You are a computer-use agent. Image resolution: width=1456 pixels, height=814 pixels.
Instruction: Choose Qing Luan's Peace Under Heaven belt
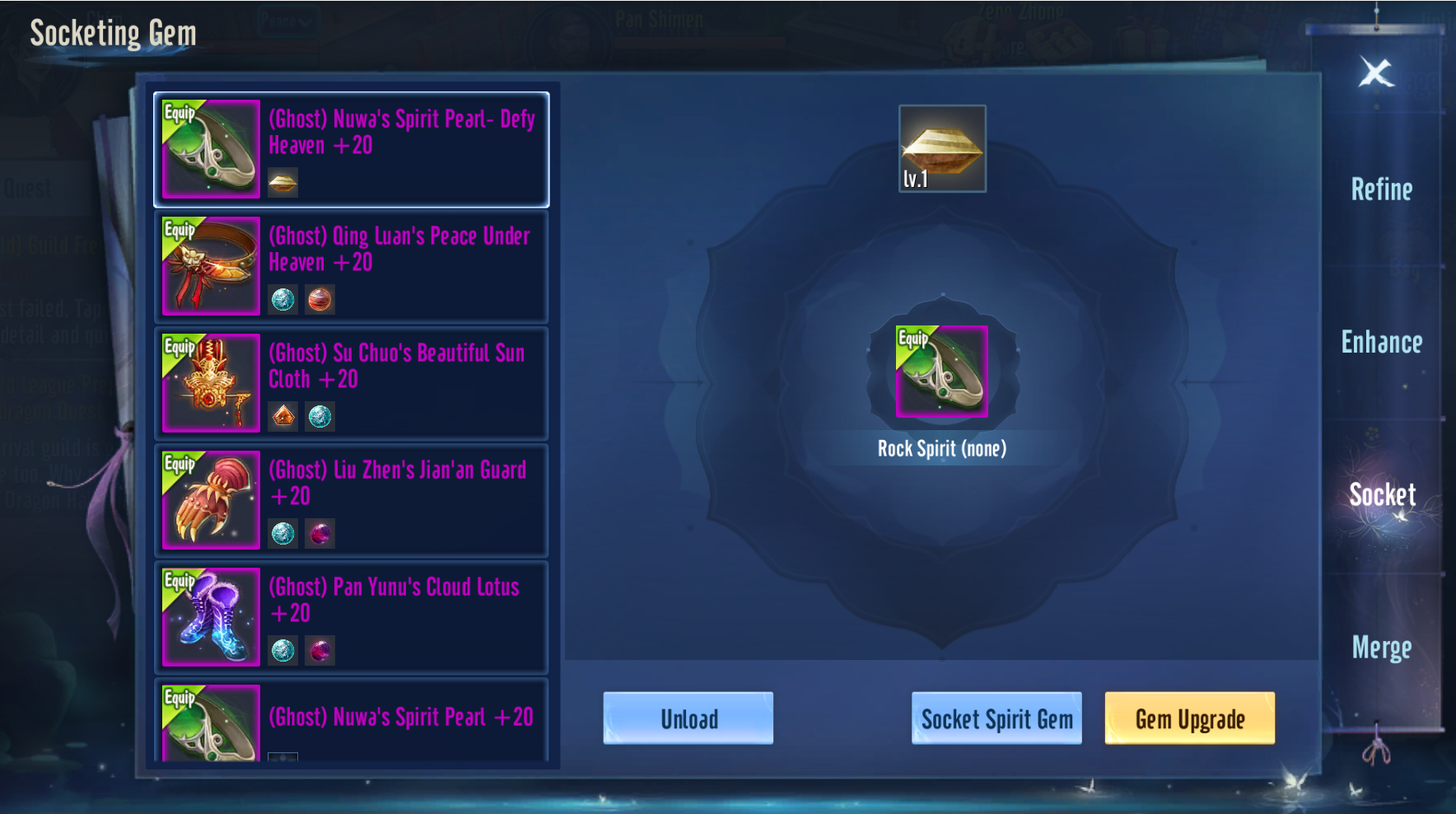point(352,266)
